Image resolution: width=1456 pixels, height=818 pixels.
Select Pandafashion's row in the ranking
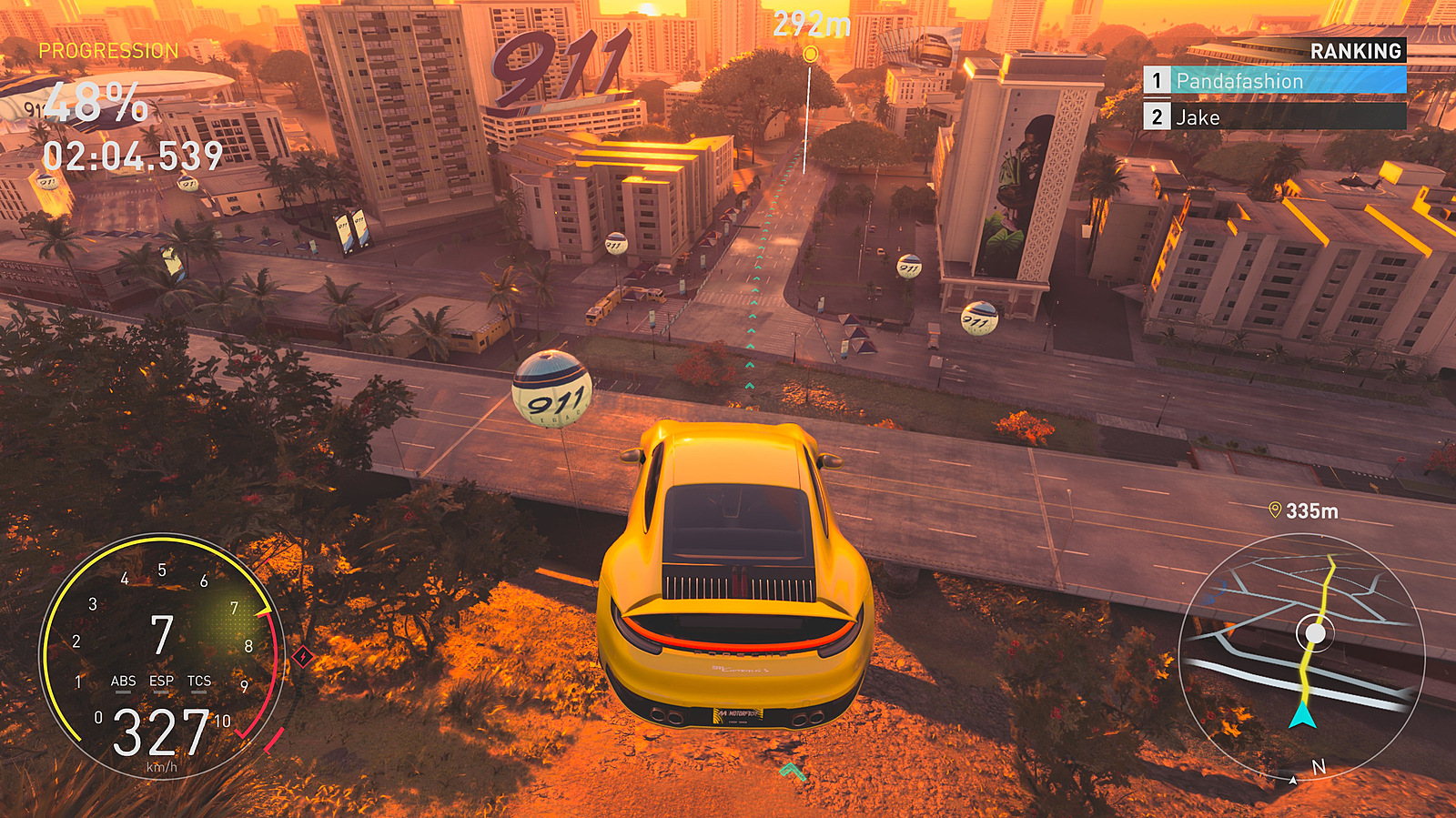[1274, 81]
